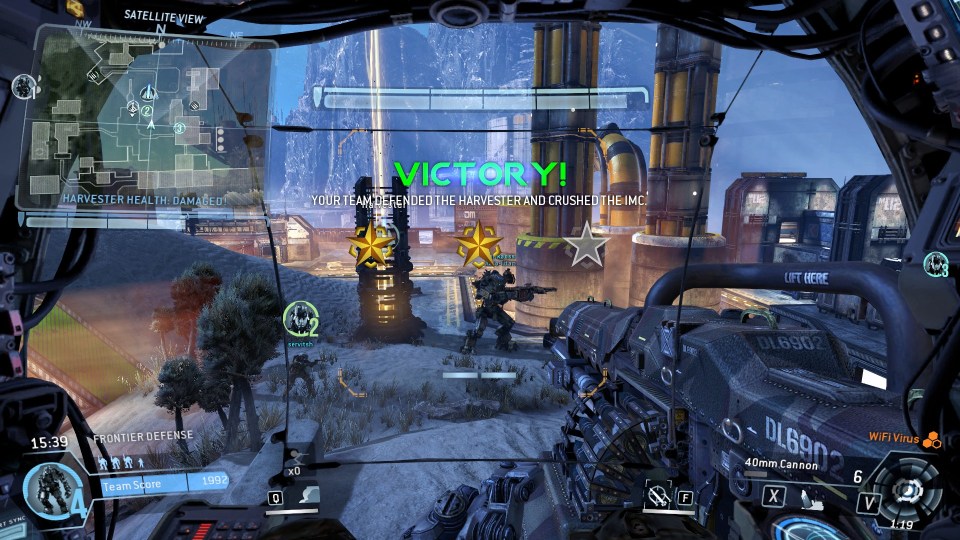Select the 40mm Cannon weapon label

pyautogui.click(x=781, y=464)
